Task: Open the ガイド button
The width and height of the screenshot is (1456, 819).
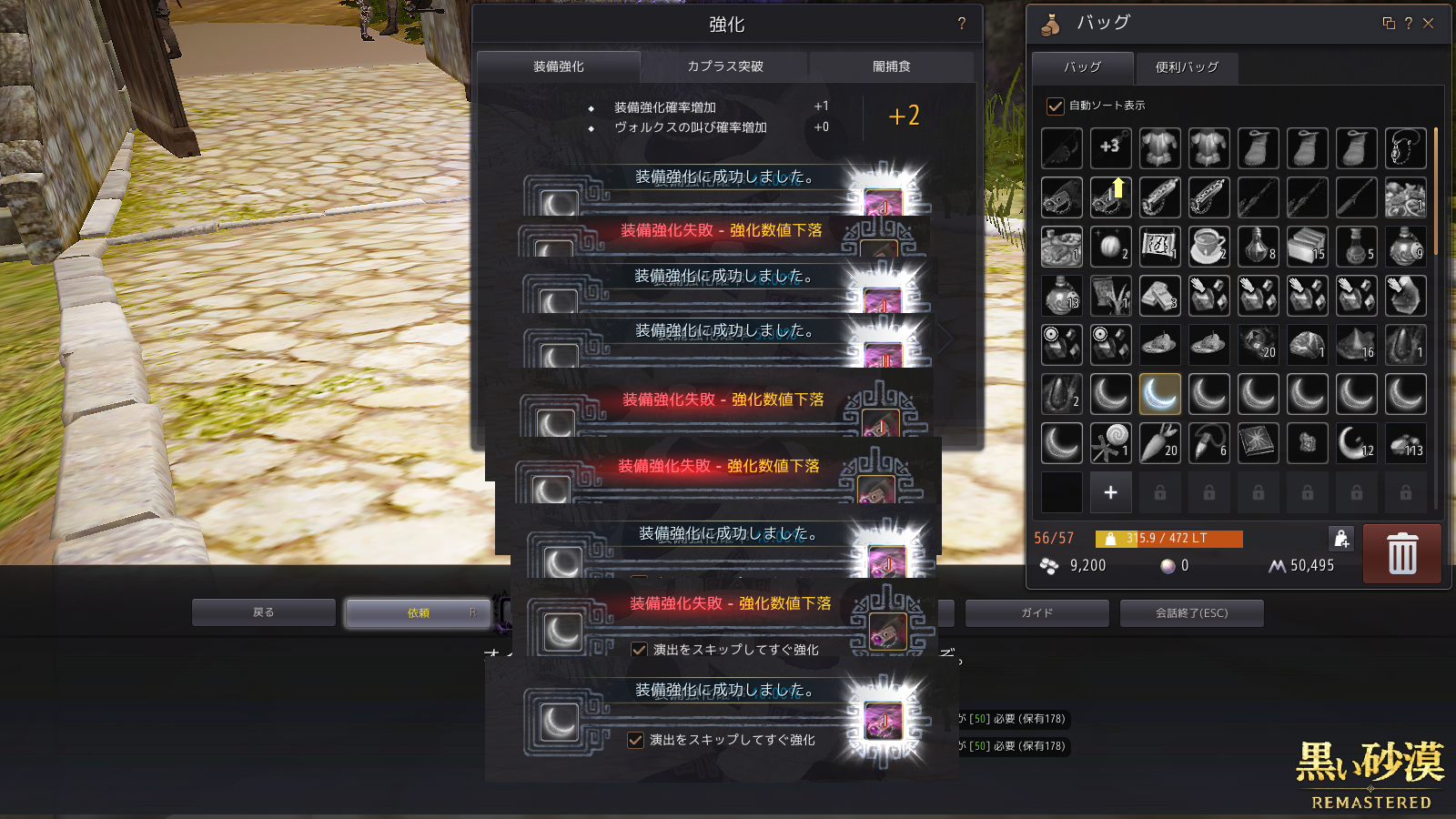Action: [x=1036, y=613]
